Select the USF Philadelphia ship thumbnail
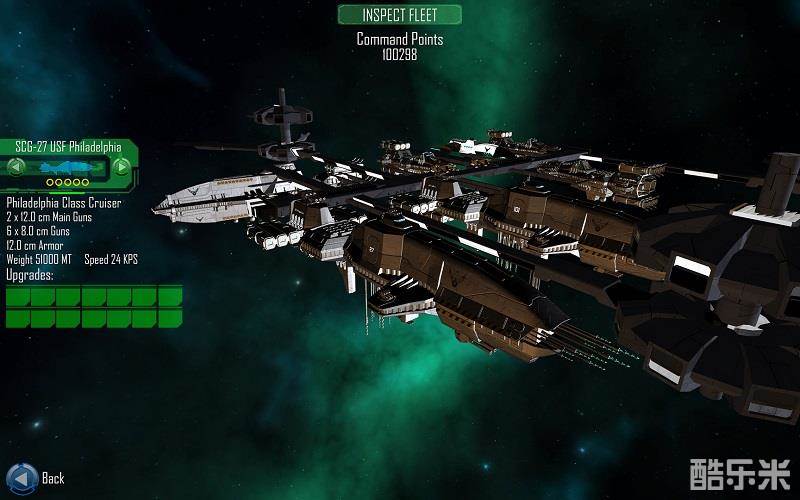Viewport: 800px width, 500px height. pyautogui.click(x=69, y=166)
